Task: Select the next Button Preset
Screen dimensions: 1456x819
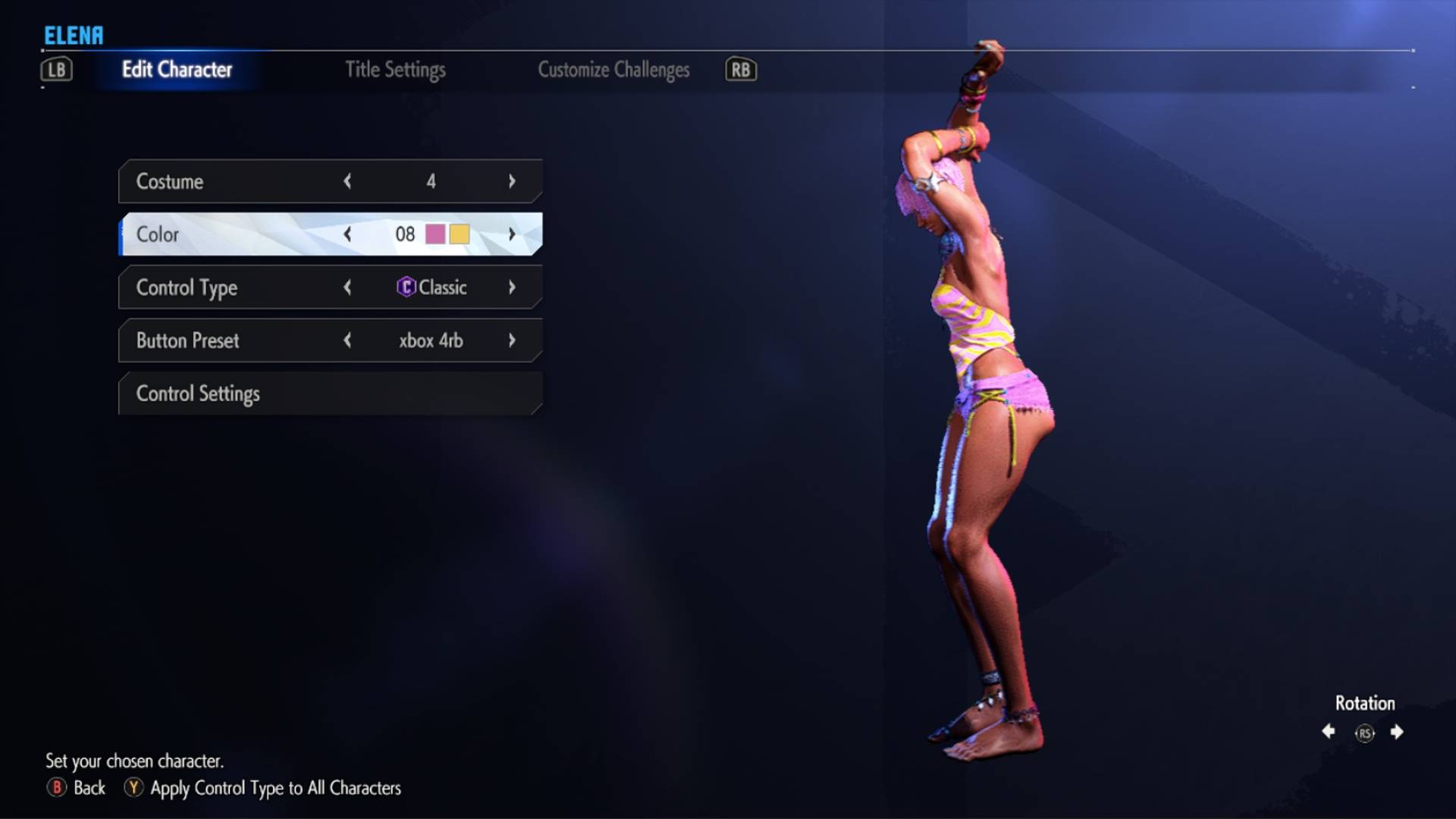Action: (512, 340)
